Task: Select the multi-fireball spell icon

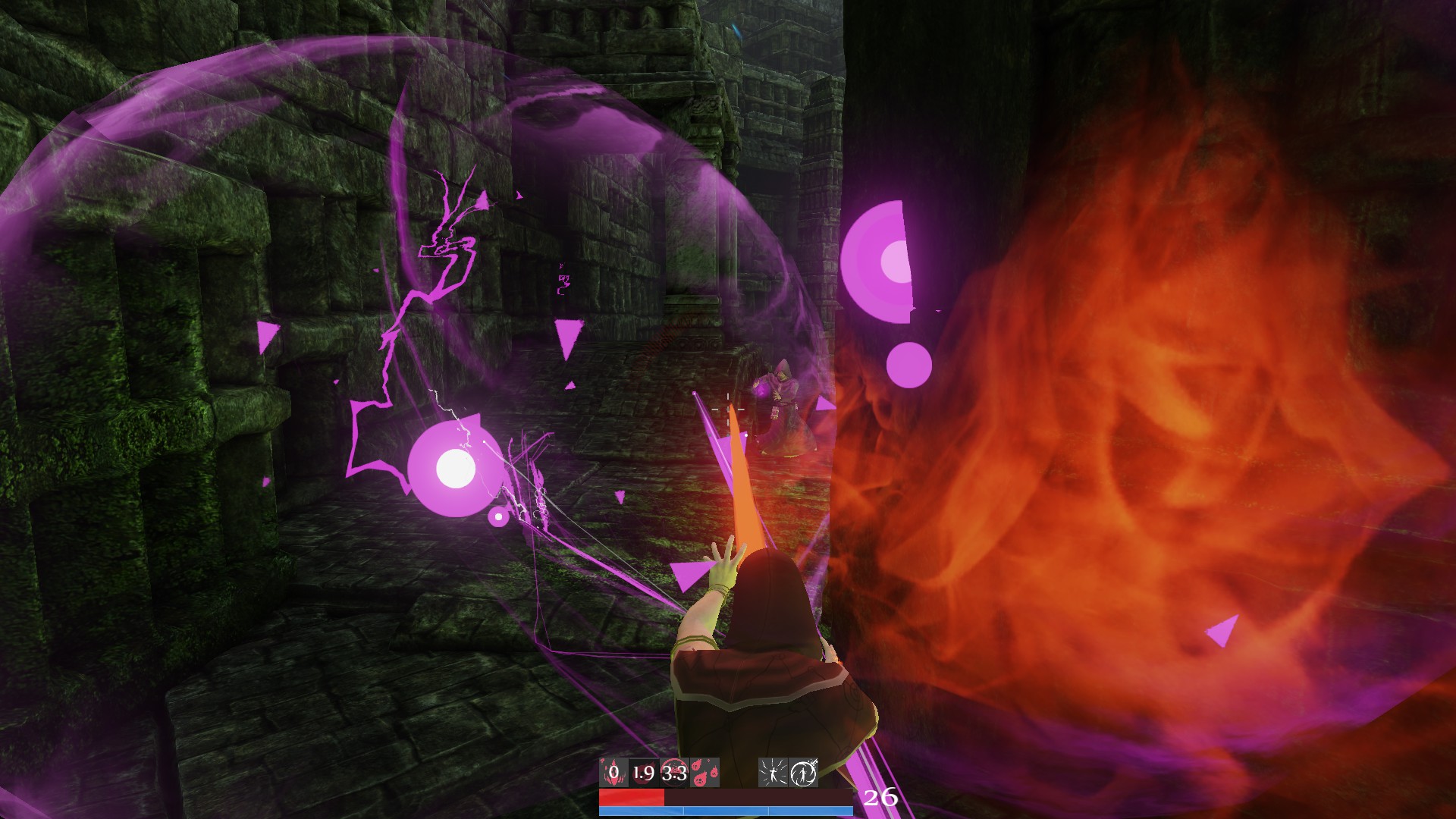Action: pos(704,772)
